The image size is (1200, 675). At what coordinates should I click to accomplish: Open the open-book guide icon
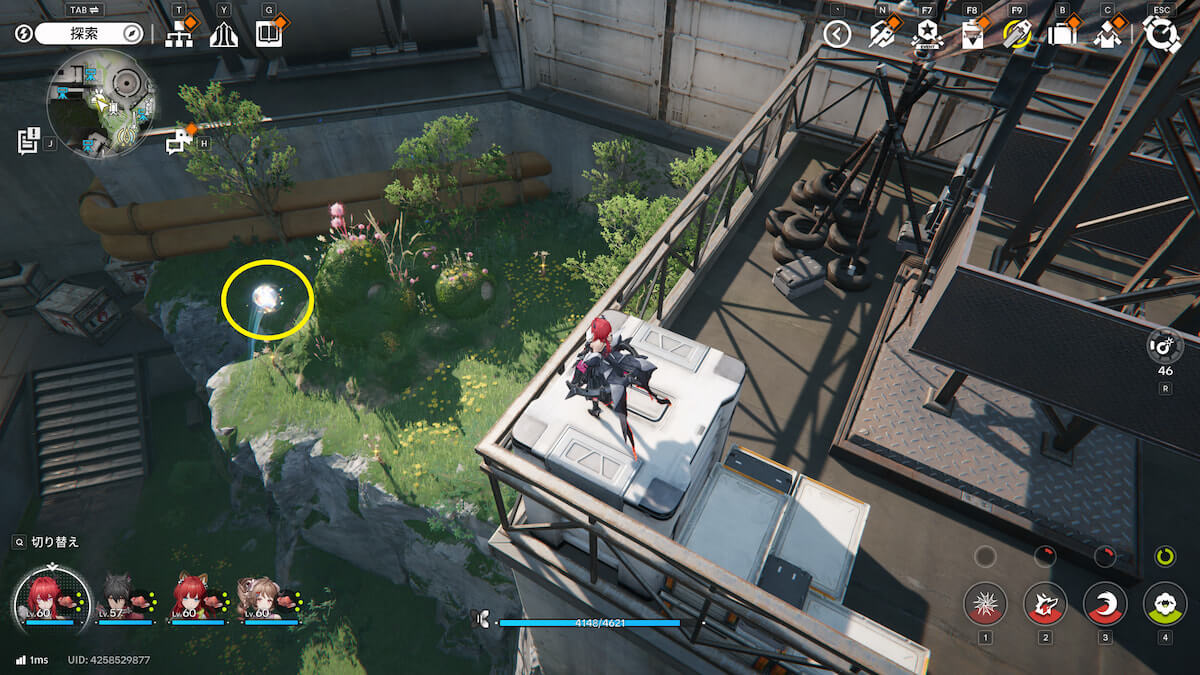pyautogui.click(x=269, y=35)
